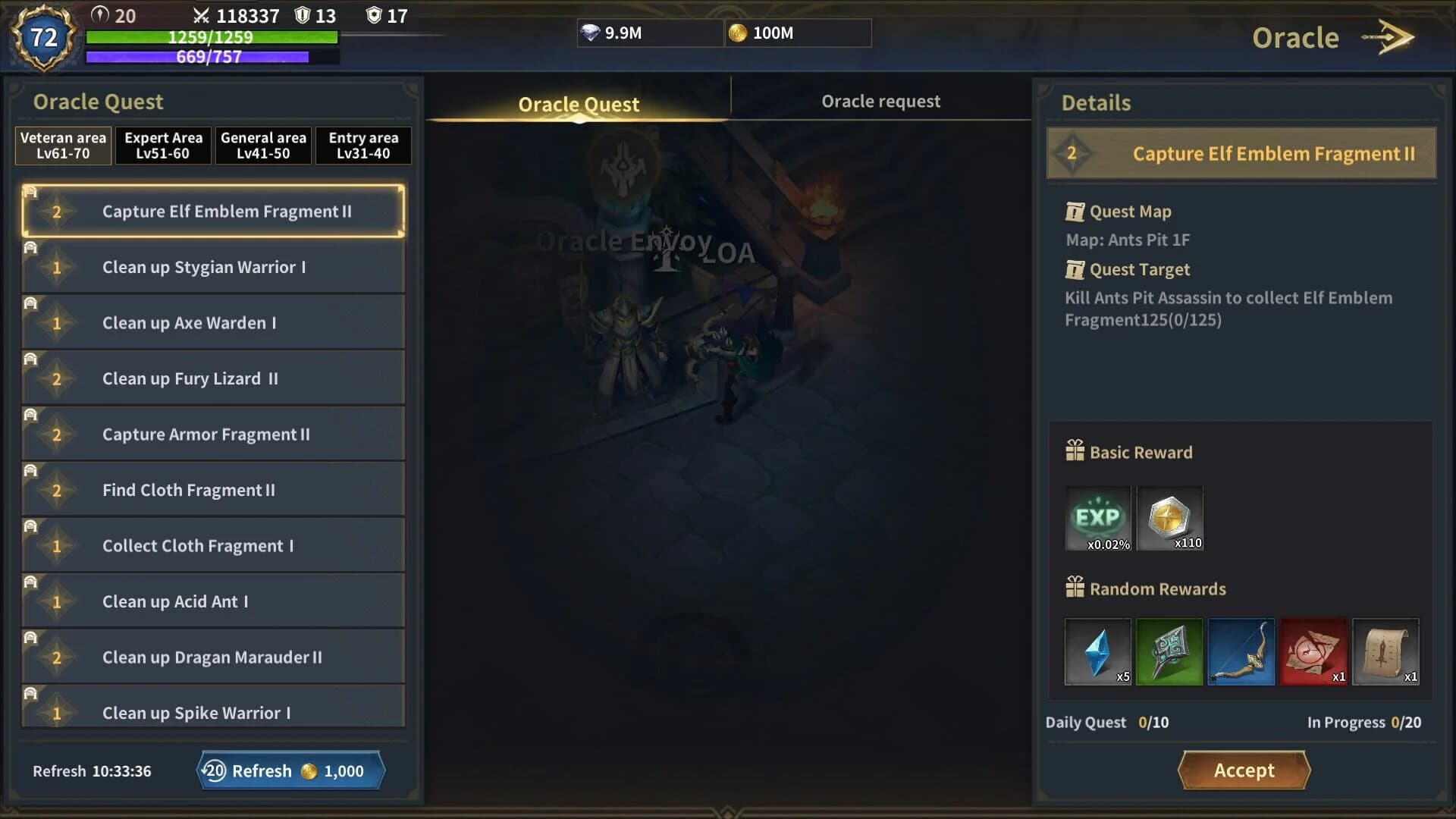This screenshot has width=1456, height=819.
Task: Switch to the Oracle Quest tab
Action: [x=579, y=104]
